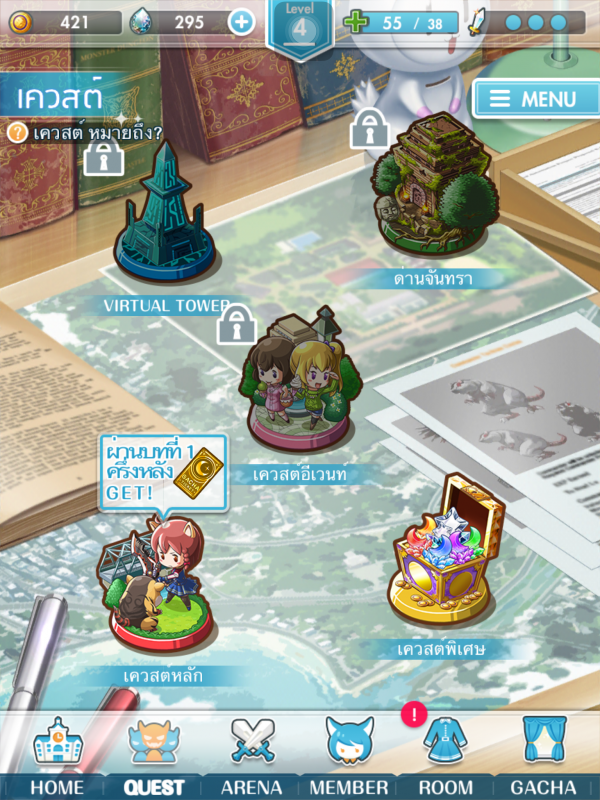Add more gems with the plus button
The width and height of the screenshot is (600, 800).
tap(241, 21)
